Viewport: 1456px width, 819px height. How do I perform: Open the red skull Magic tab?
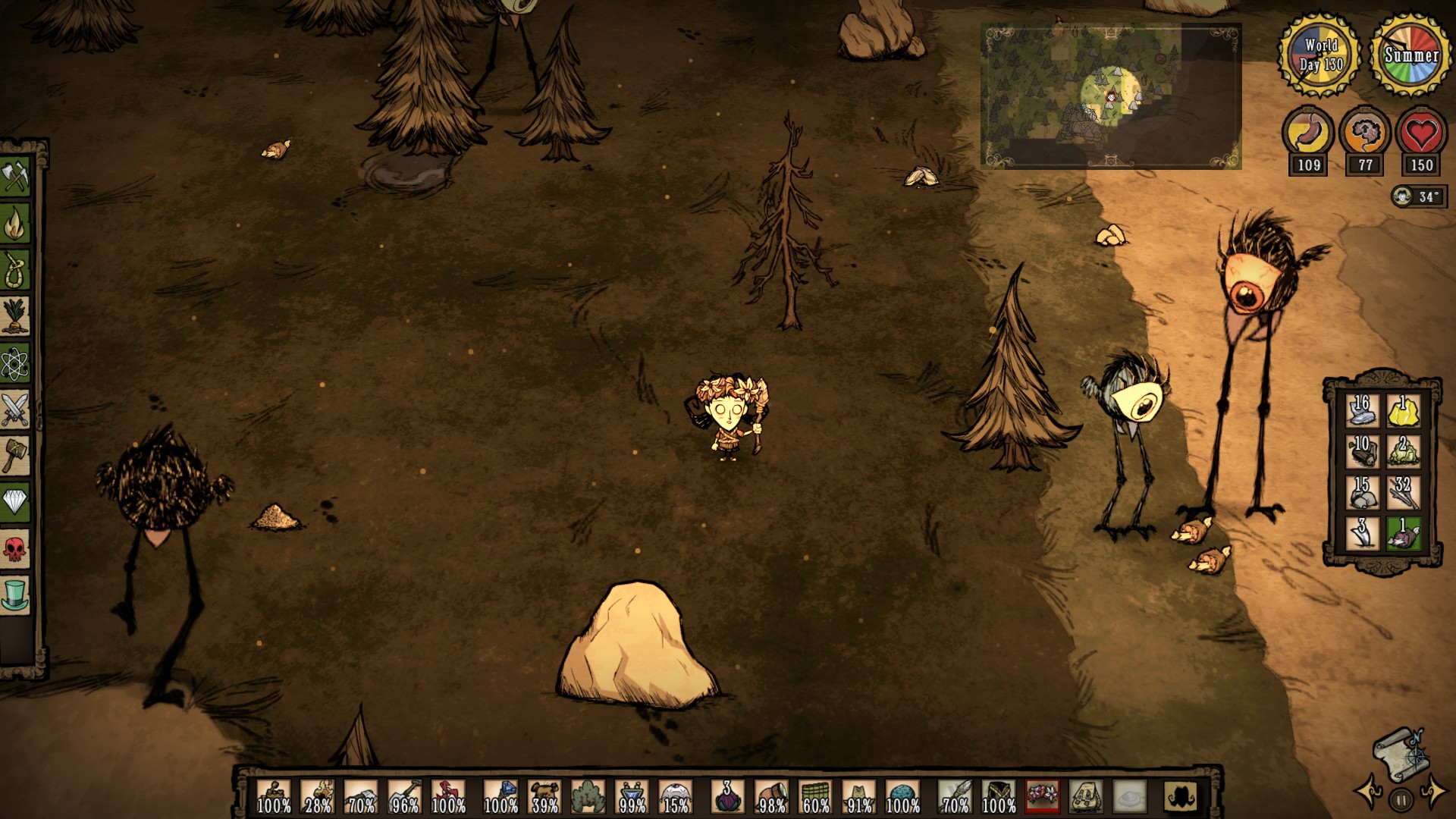15,548
